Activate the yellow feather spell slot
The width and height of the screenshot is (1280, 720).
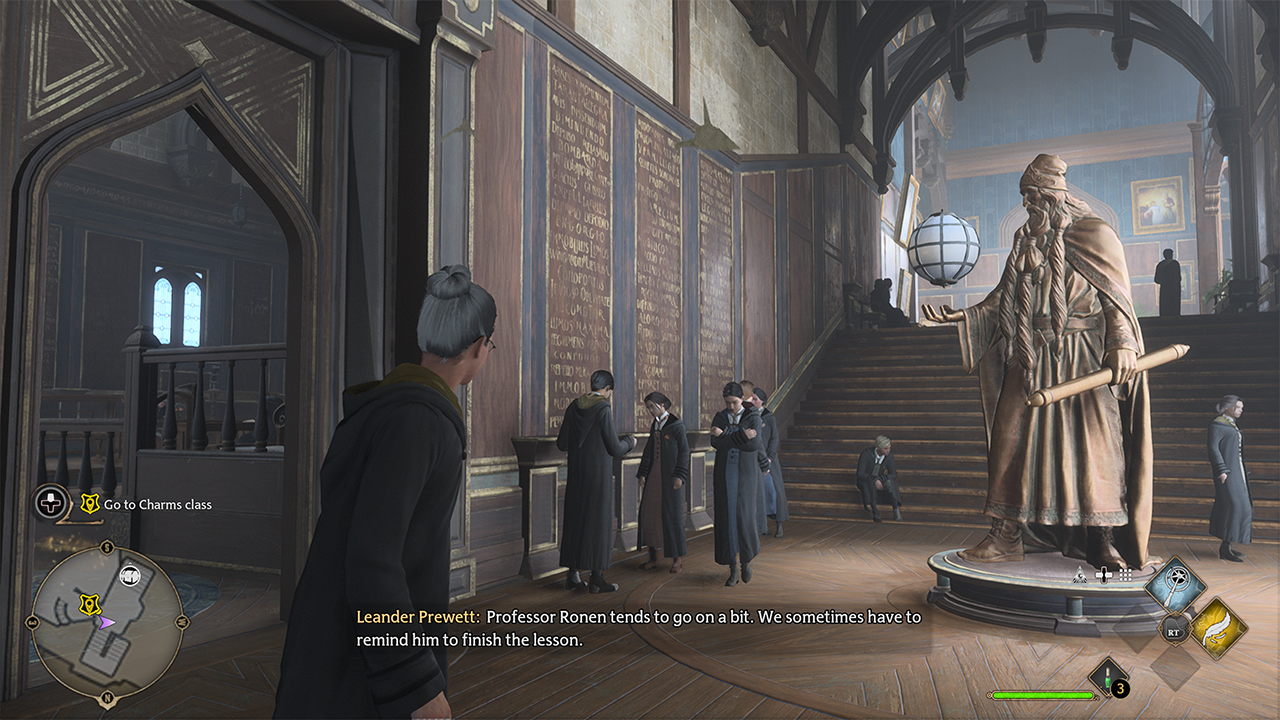coord(1218,628)
